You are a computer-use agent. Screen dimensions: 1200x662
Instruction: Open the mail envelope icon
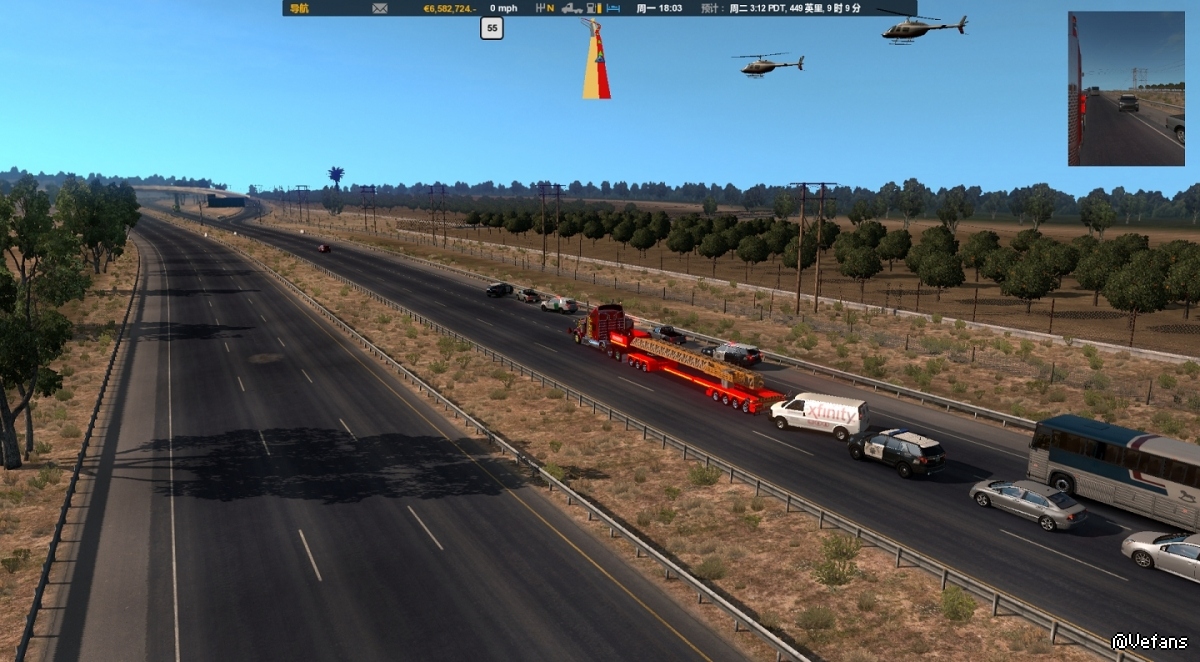[x=380, y=8]
